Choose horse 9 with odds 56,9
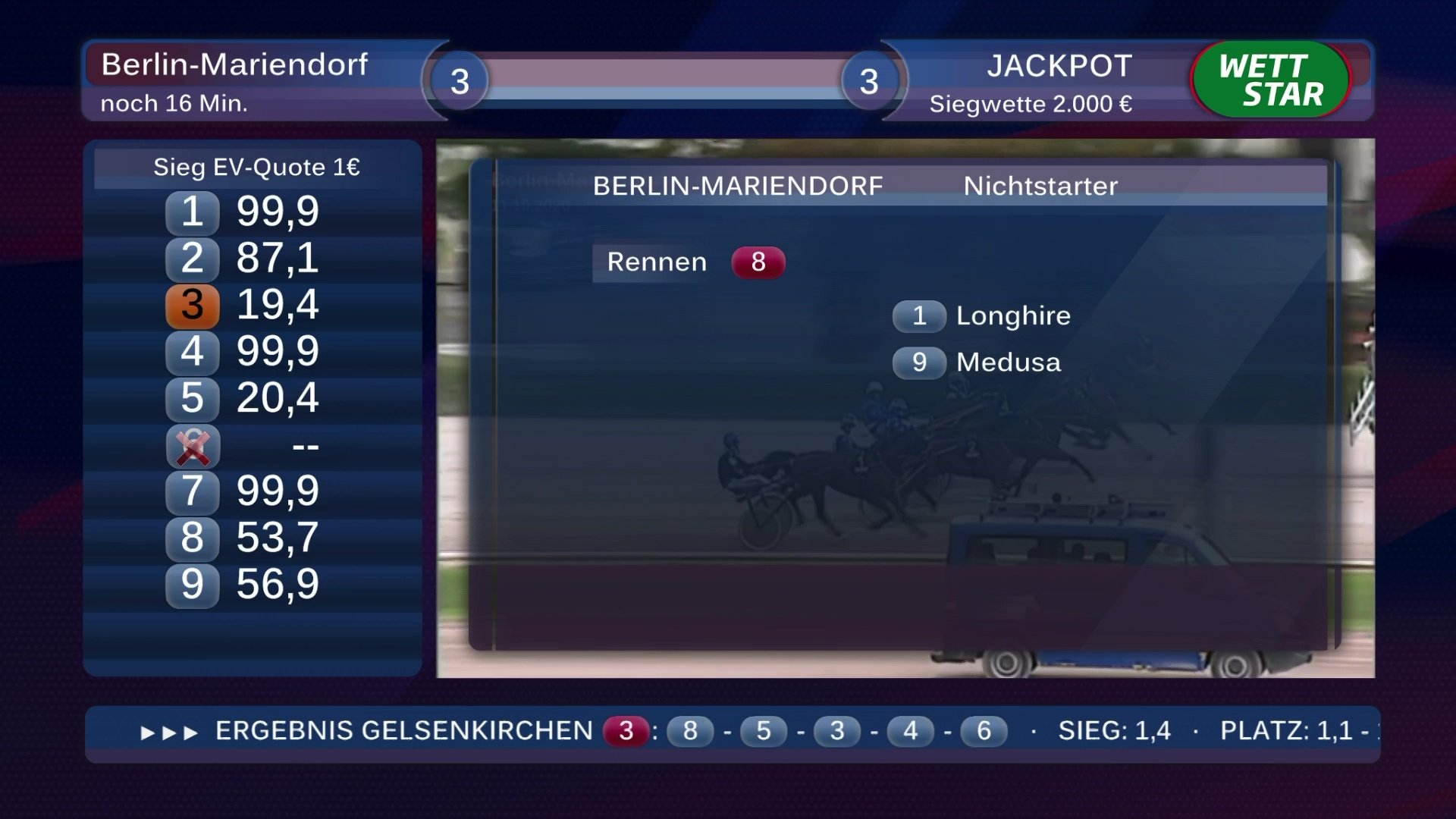1456x819 pixels. point(243,585)
